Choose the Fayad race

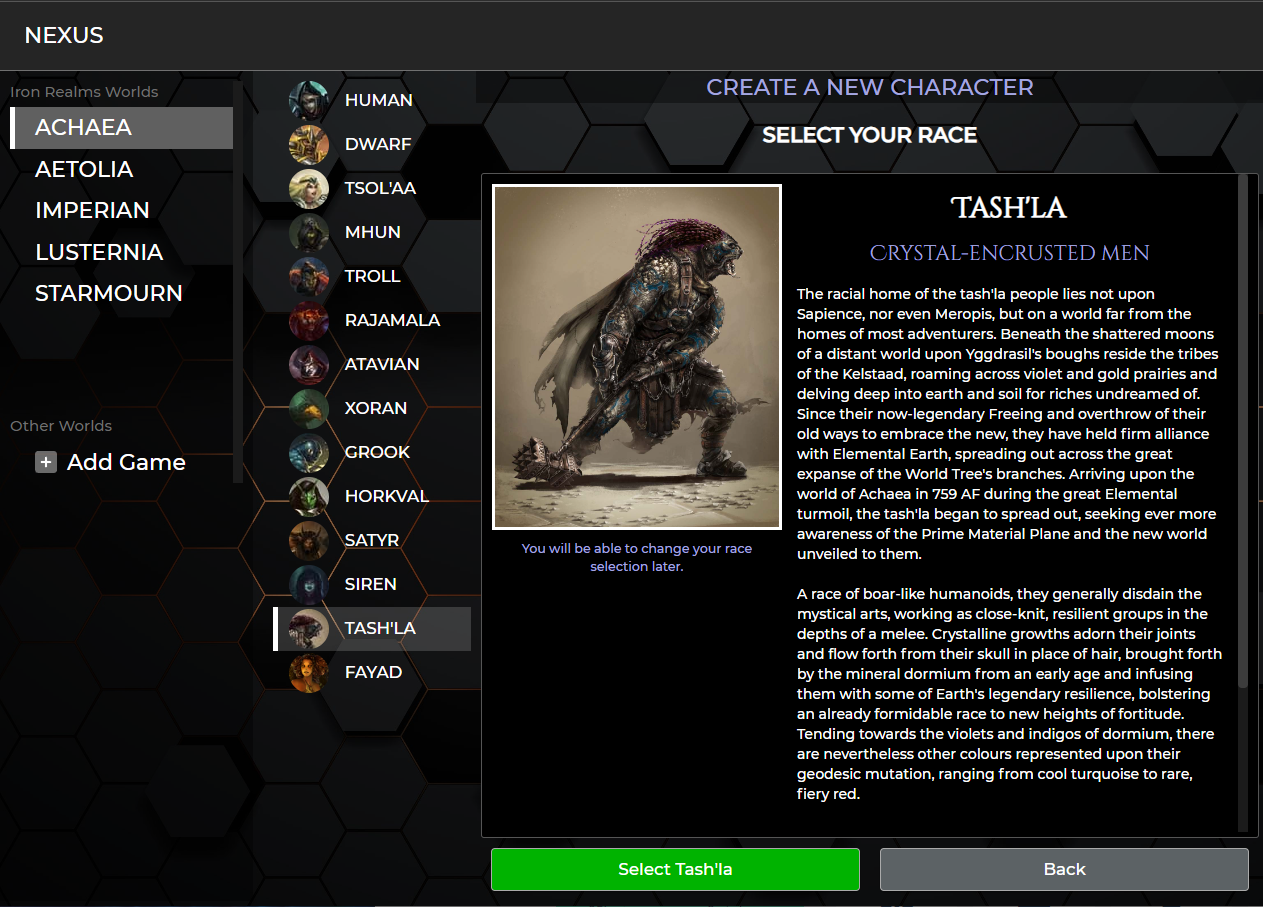click(x=372, y=672)
